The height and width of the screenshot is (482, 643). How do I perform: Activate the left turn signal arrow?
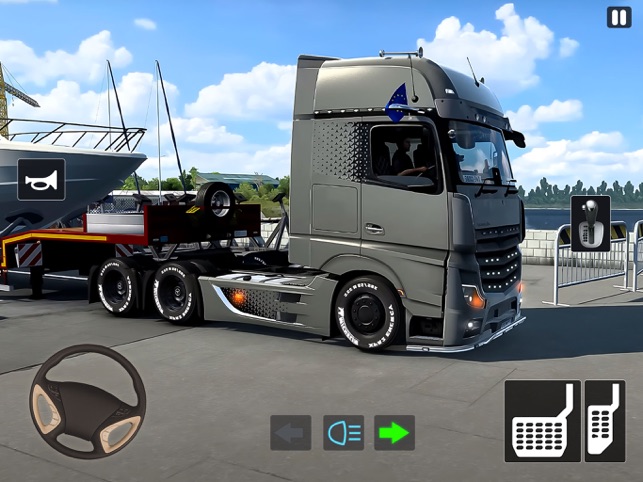tap(291, 432)
